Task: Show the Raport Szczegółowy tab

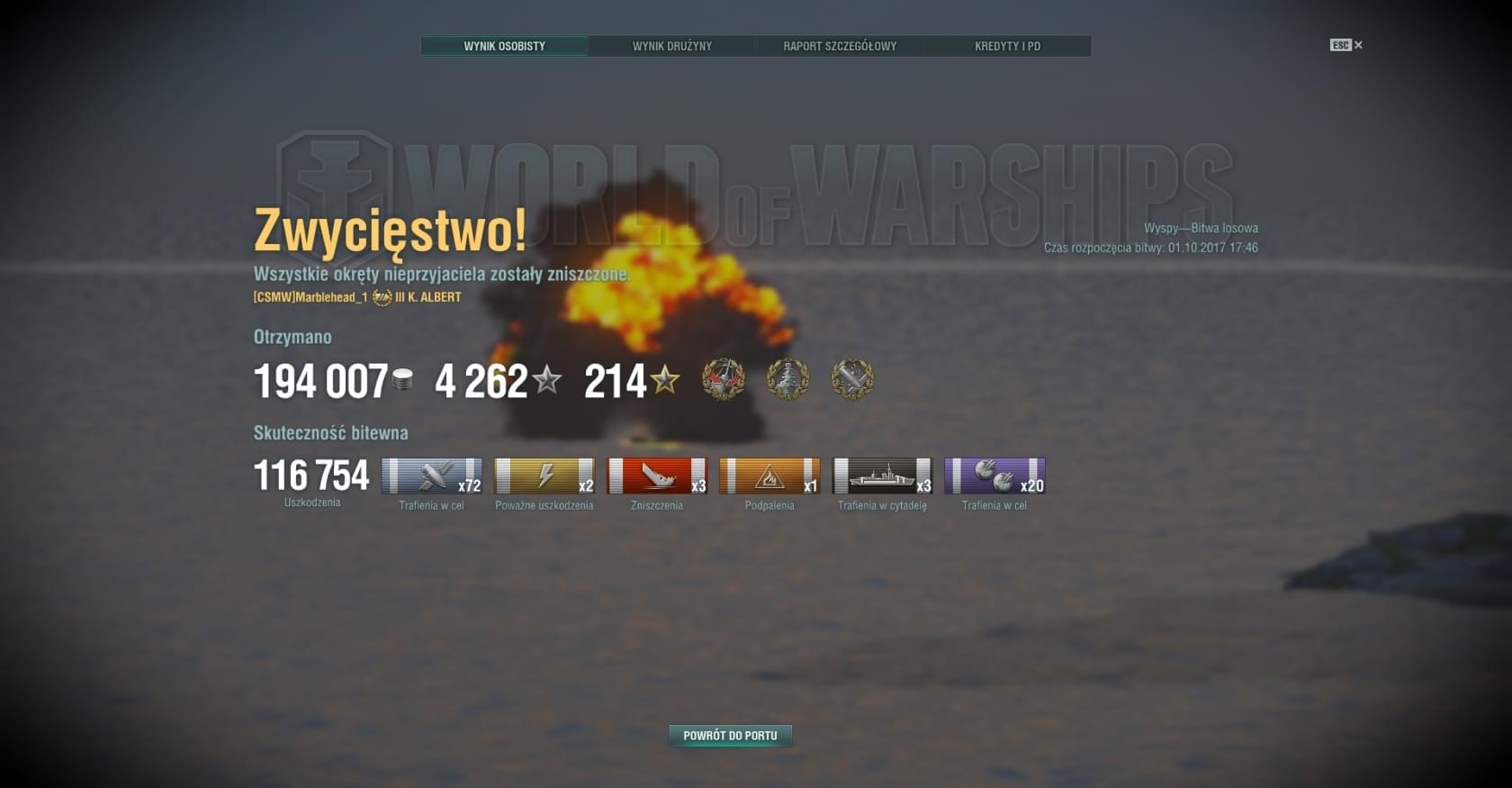Action: pyautogui.click(x=840, y=46)
